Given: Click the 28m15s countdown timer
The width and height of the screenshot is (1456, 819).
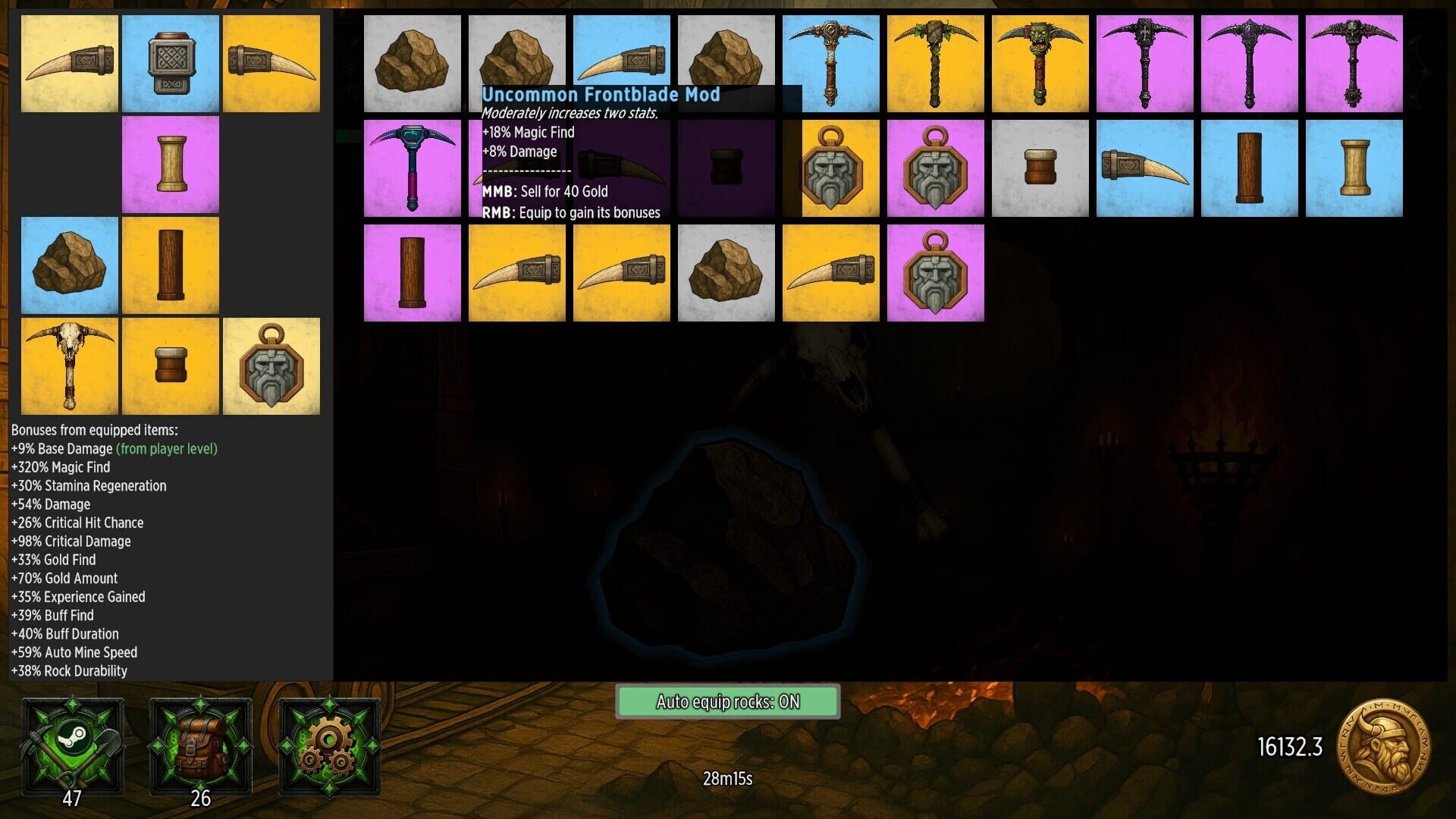Looking at the screenshot, I should (726, 777).
